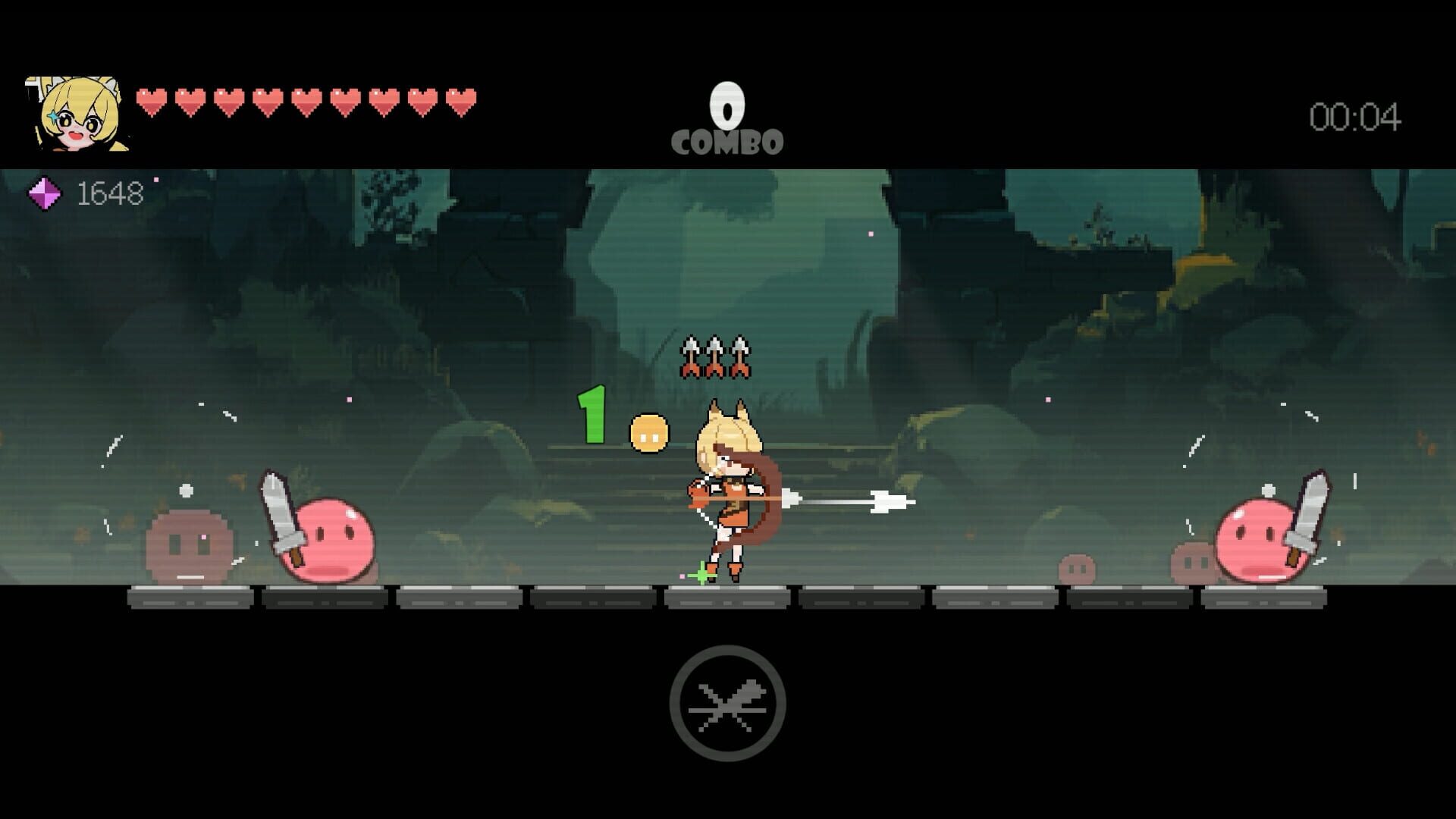
Task: Click the center platform tile beneath the archer
Action: pyautogui.click(x=726, y=599)
